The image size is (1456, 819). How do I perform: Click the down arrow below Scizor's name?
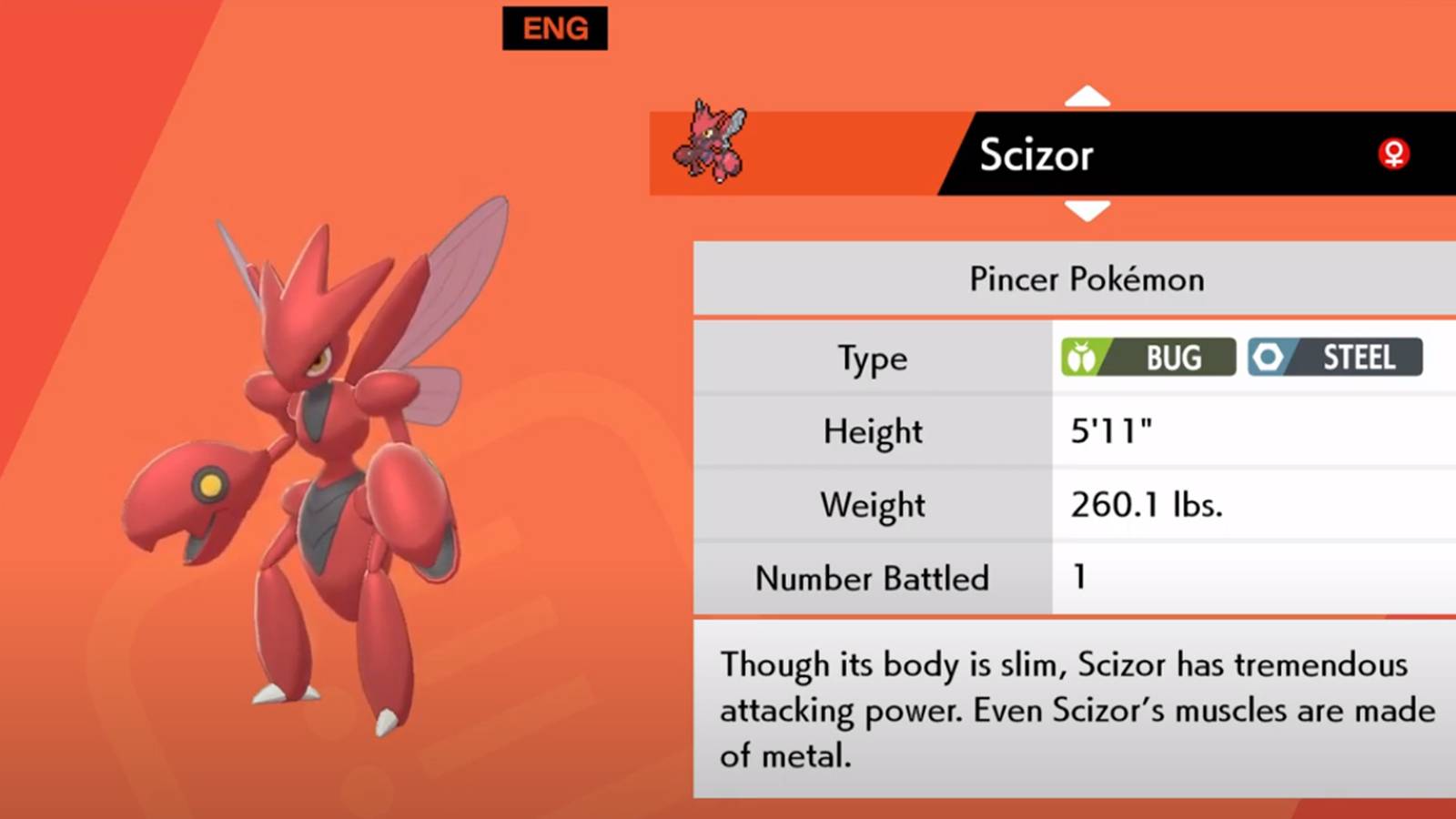1087,211
